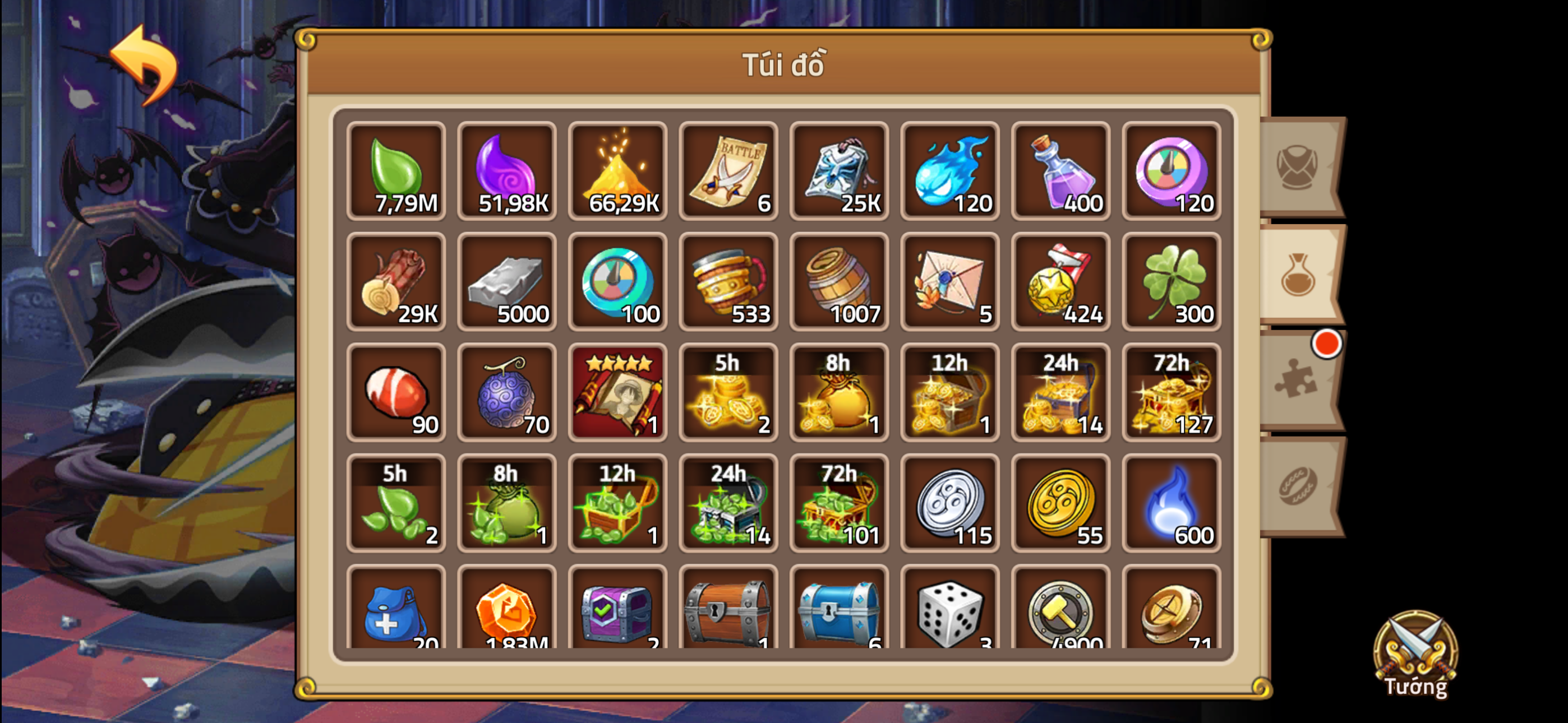Open the gold pile currency item
This screenshot has width=1568, height=723.
coord(618,172)
